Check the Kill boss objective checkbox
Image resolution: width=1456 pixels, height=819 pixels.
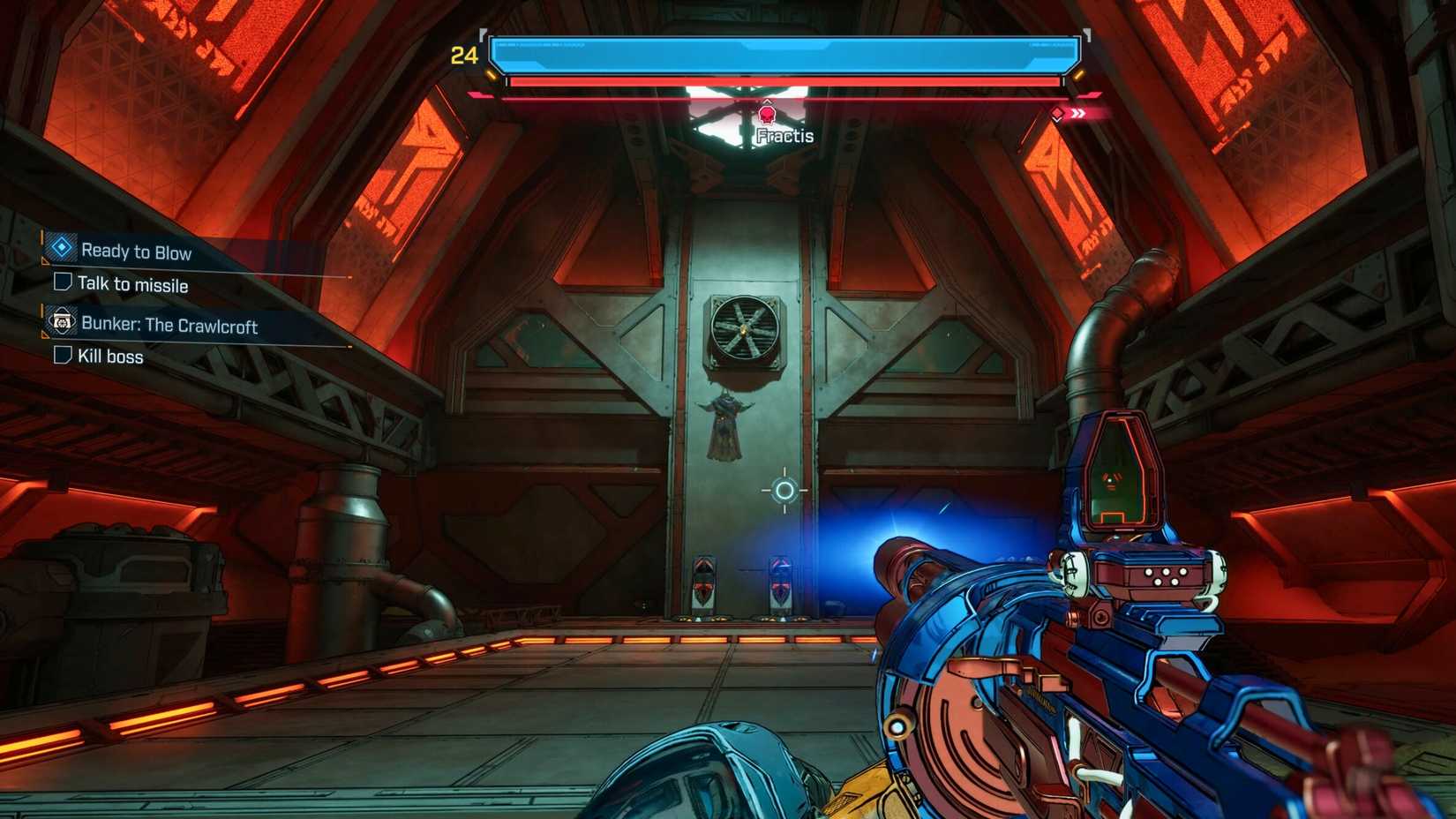coord(62,355)
